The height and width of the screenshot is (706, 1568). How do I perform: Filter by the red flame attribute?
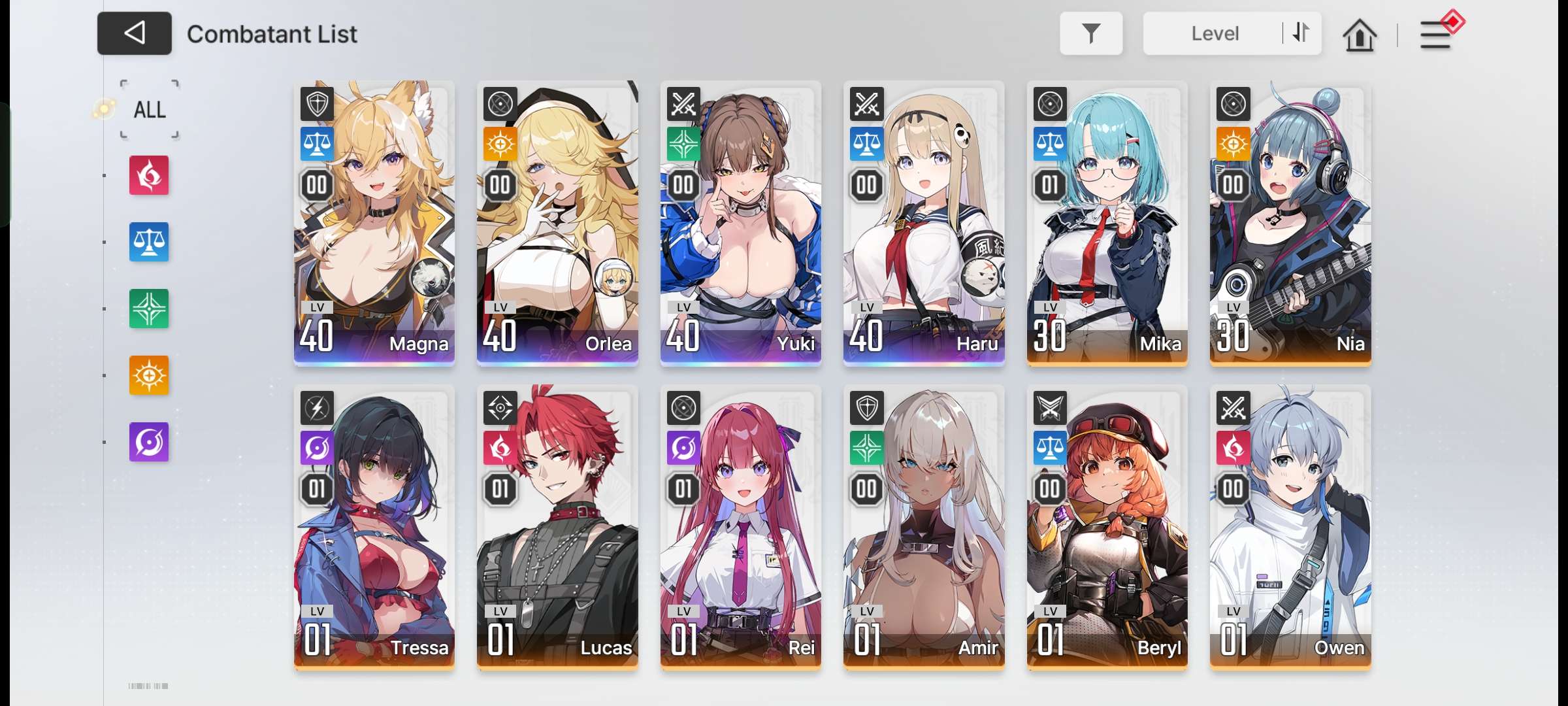point(149,175)
